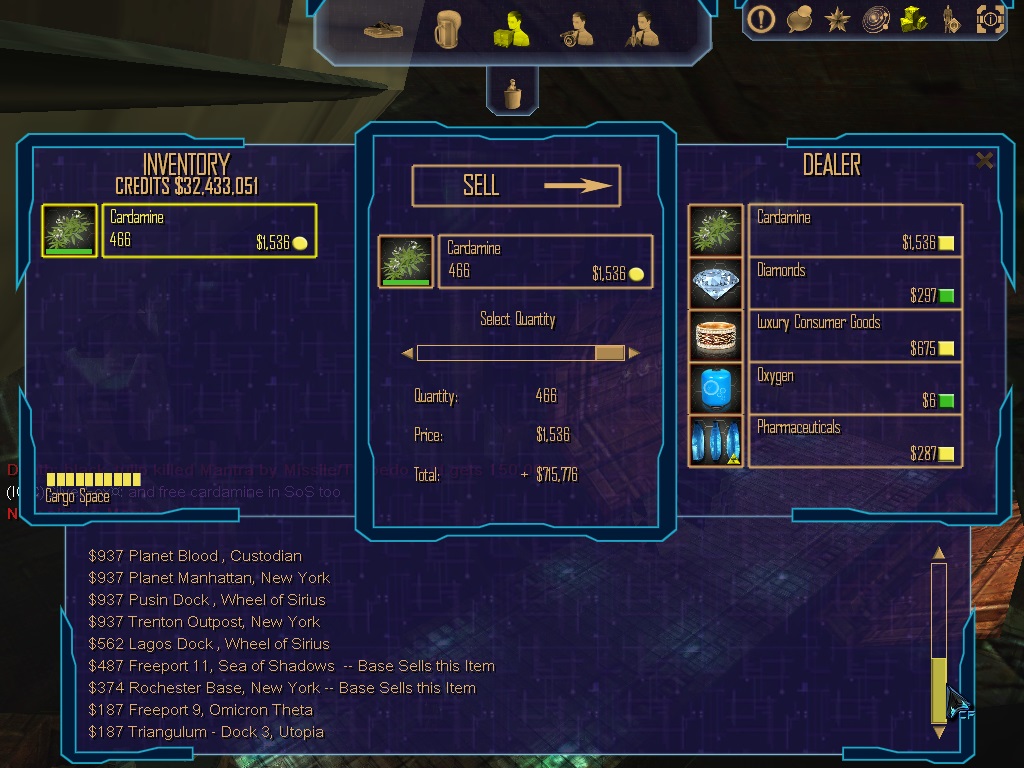Viewport: 1024px width, 768px height.
Task: Decrease quantity with the left arrow
Action: 407,353
